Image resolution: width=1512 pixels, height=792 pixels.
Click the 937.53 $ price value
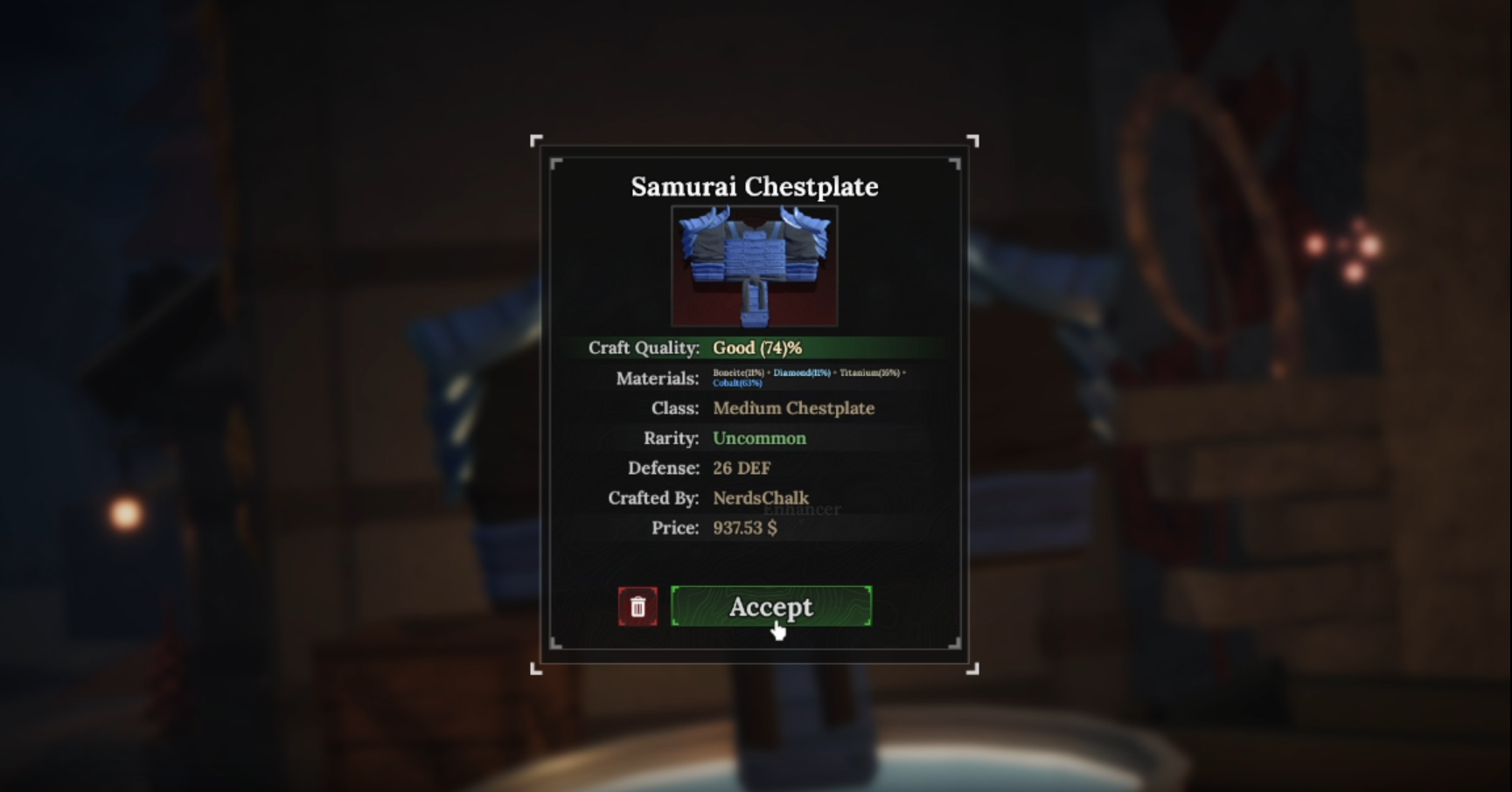coord(743,528)
